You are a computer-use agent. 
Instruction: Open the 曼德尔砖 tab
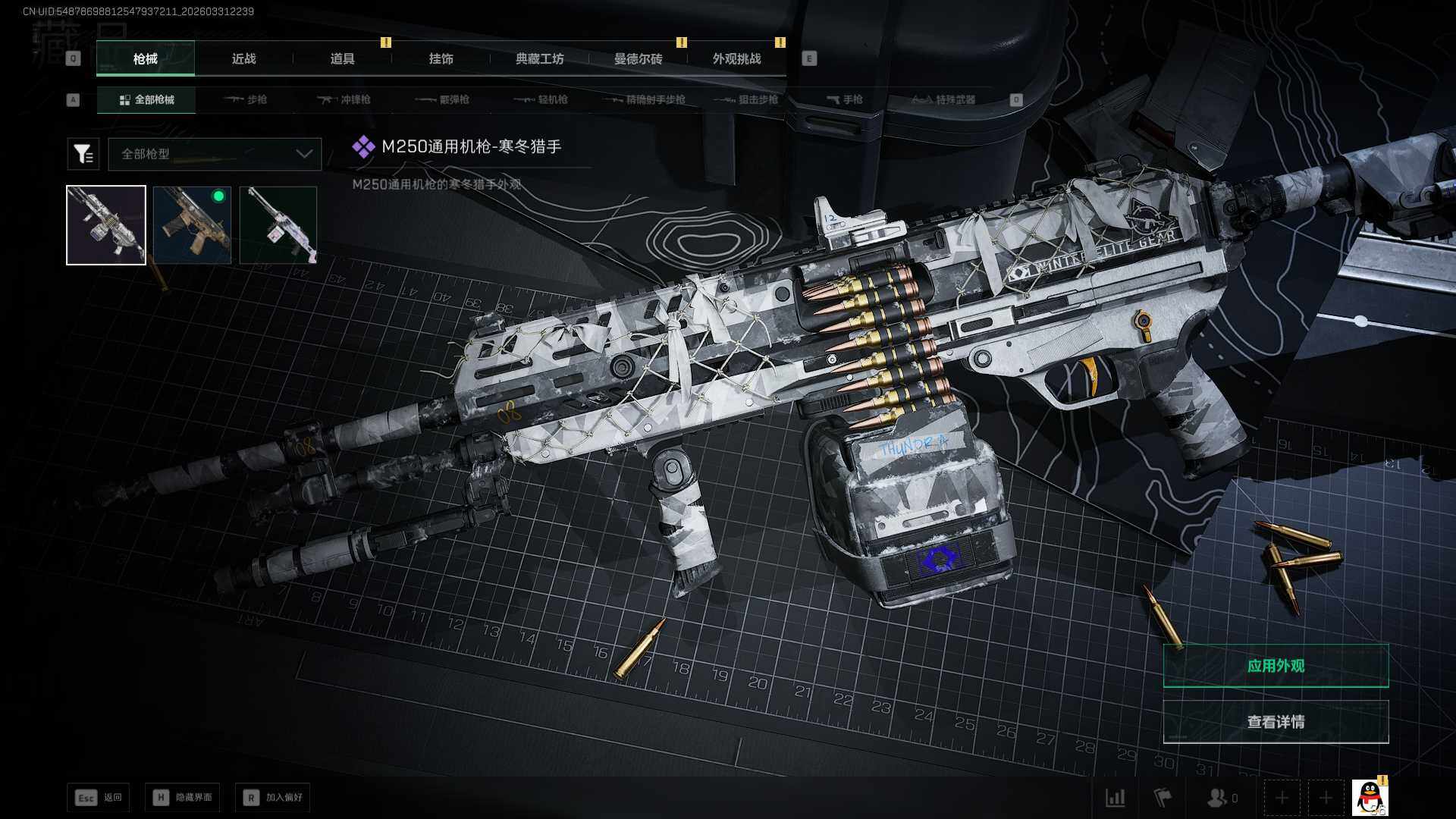(638, 59)
